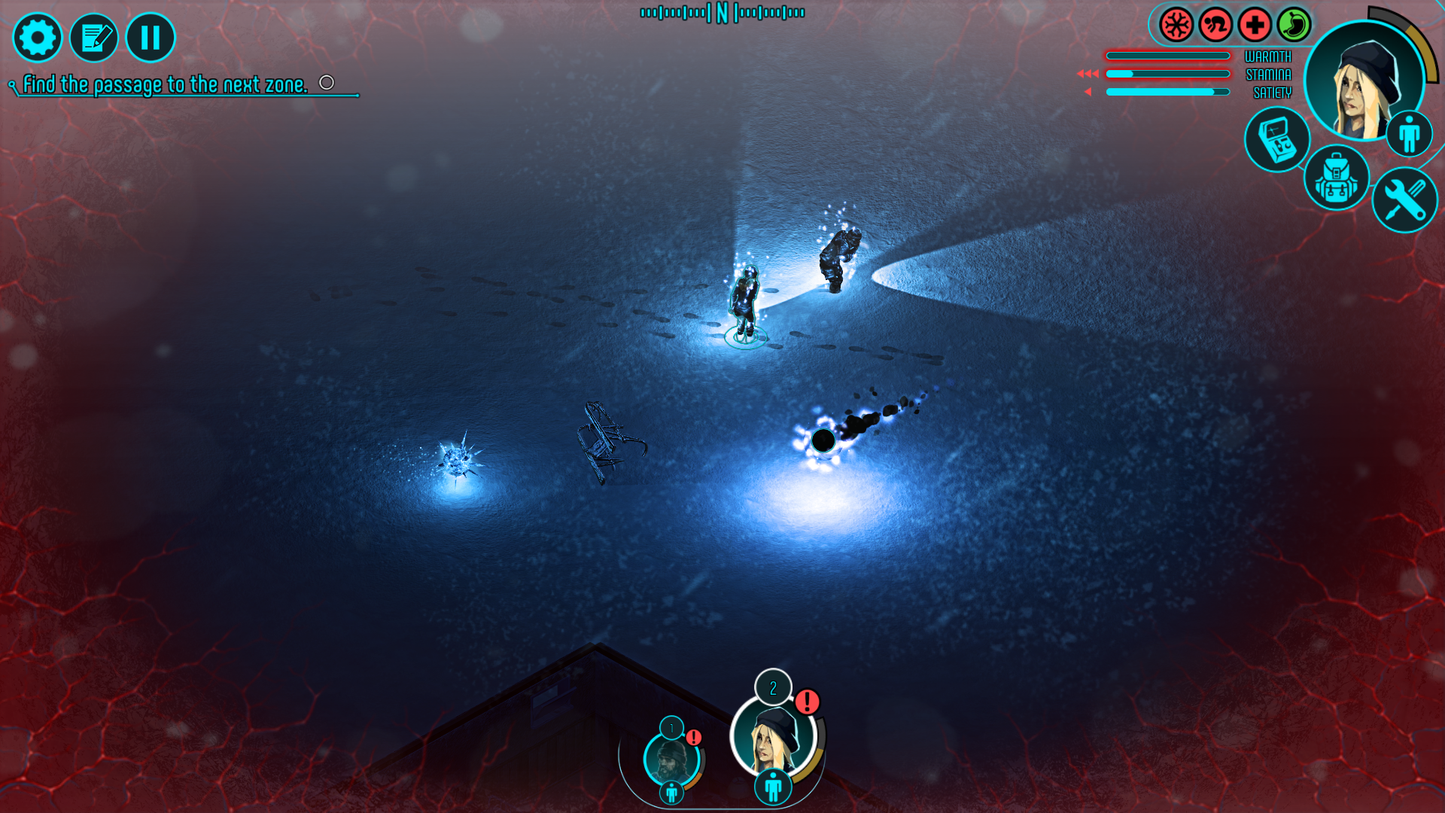The width and height of the screenshot is (1445, 813).
Task: Select the green stomach hunger status icon
Action: click(x=1293, y=25)
